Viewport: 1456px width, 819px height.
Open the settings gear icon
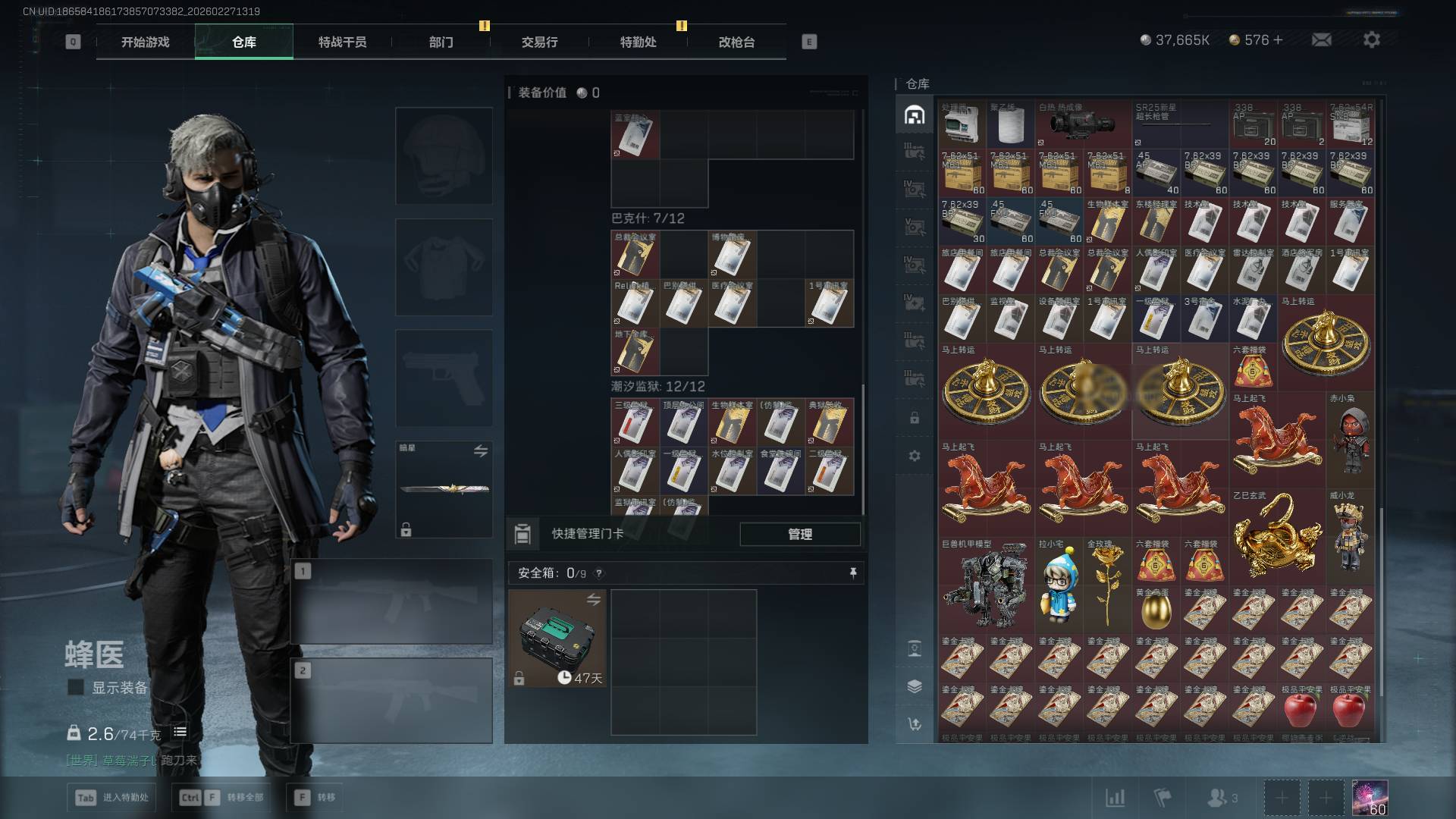[x=1372, y=39]
